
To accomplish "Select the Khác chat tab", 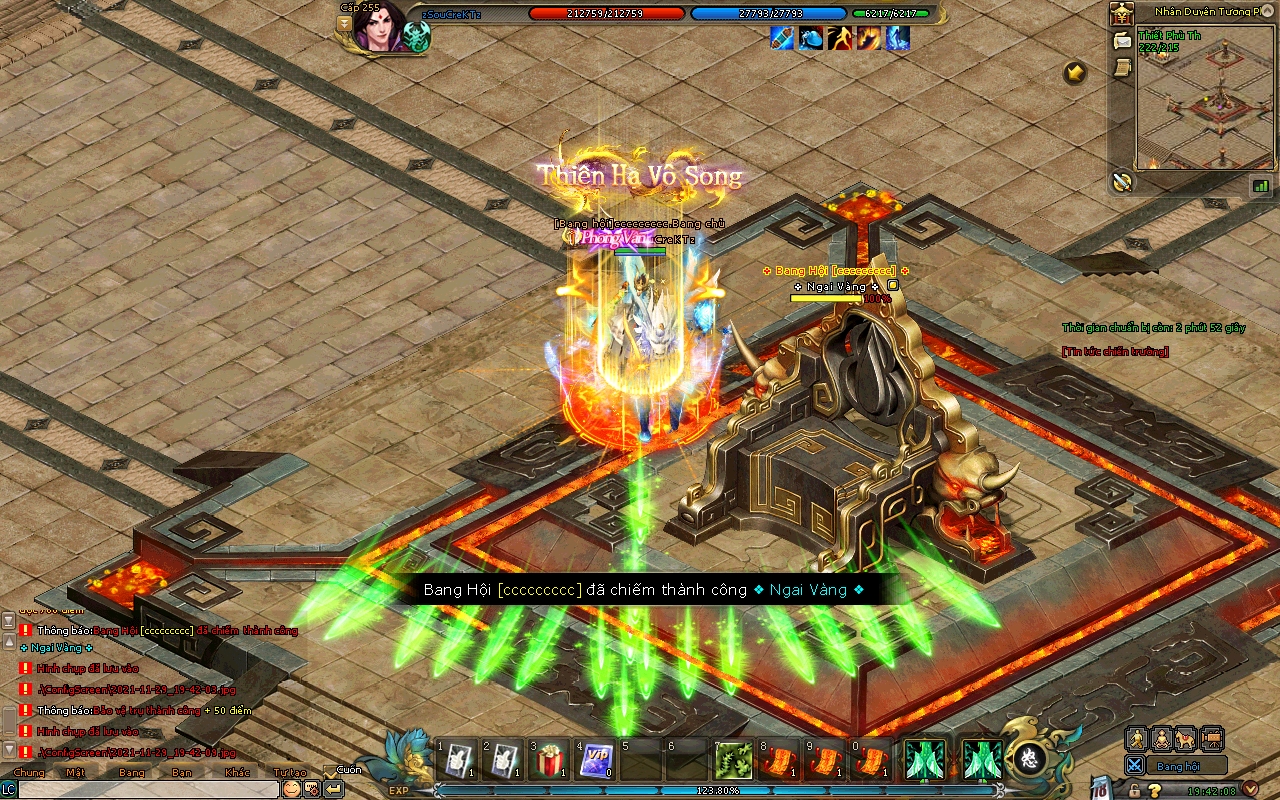I will pos(238,772).
